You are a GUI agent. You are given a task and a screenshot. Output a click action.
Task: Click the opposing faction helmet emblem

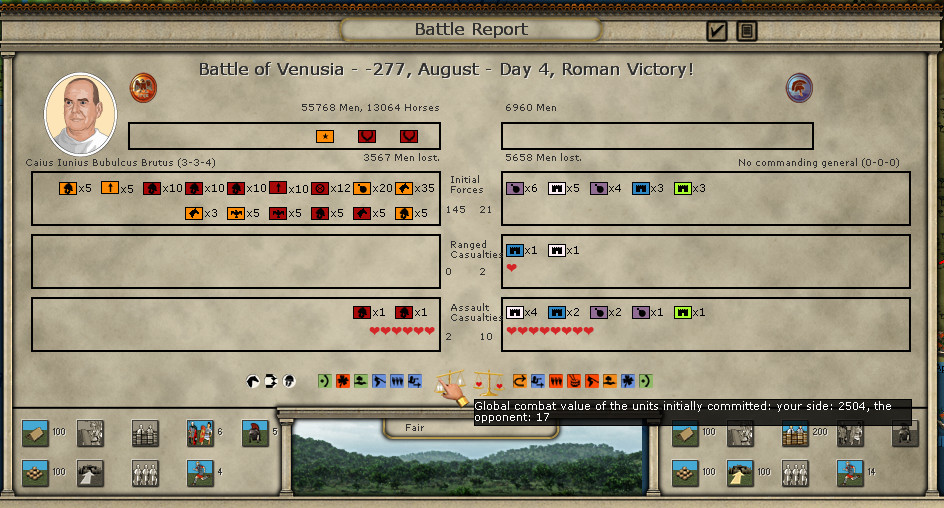[x=799, y=87]
